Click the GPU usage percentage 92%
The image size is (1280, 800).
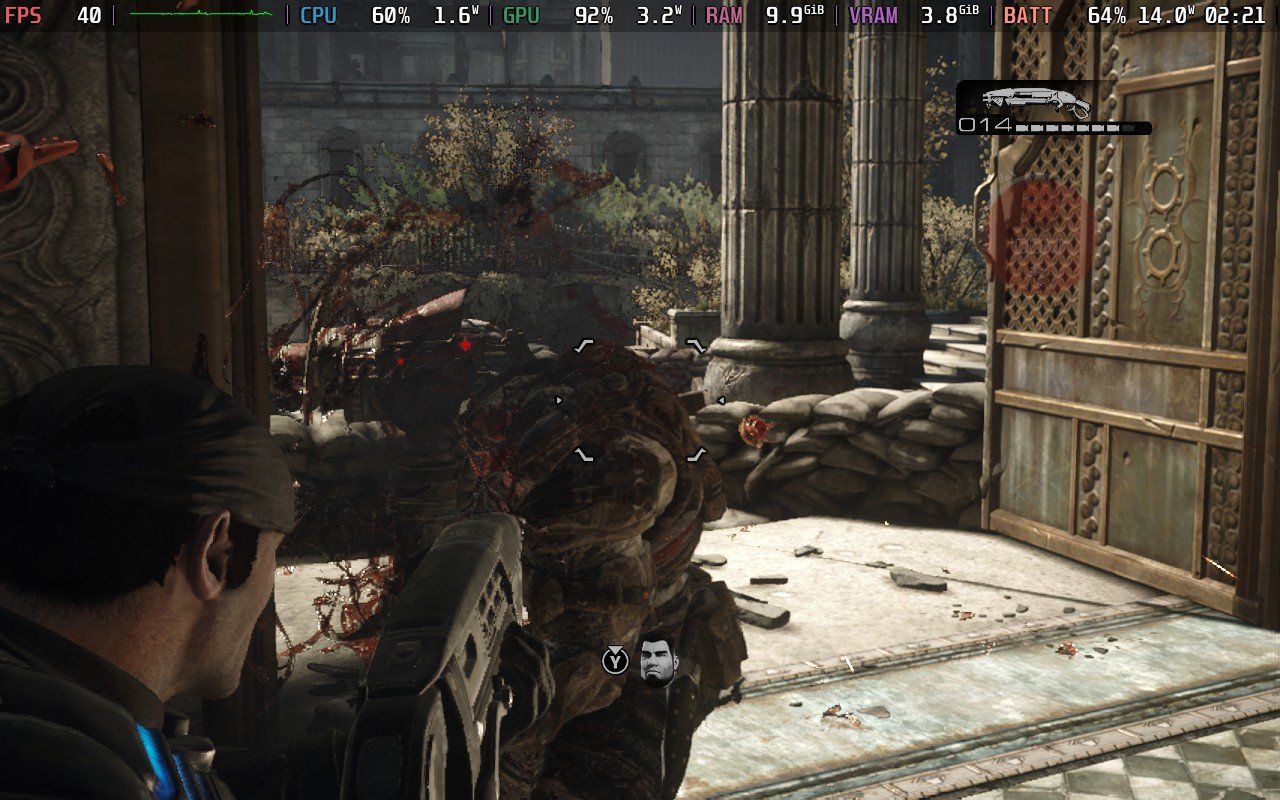point(594,15)
